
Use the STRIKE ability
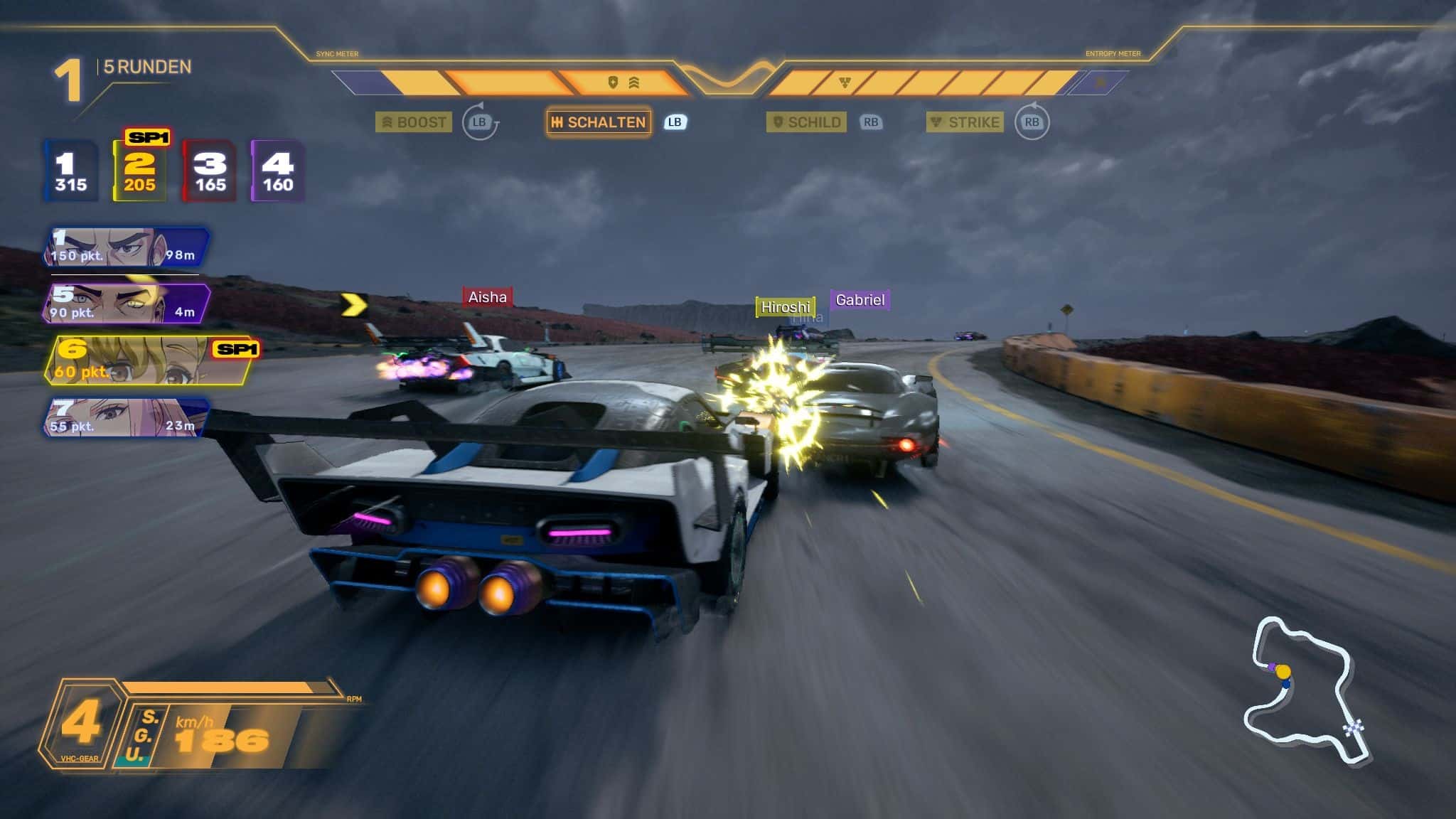[x=965, y=122]
